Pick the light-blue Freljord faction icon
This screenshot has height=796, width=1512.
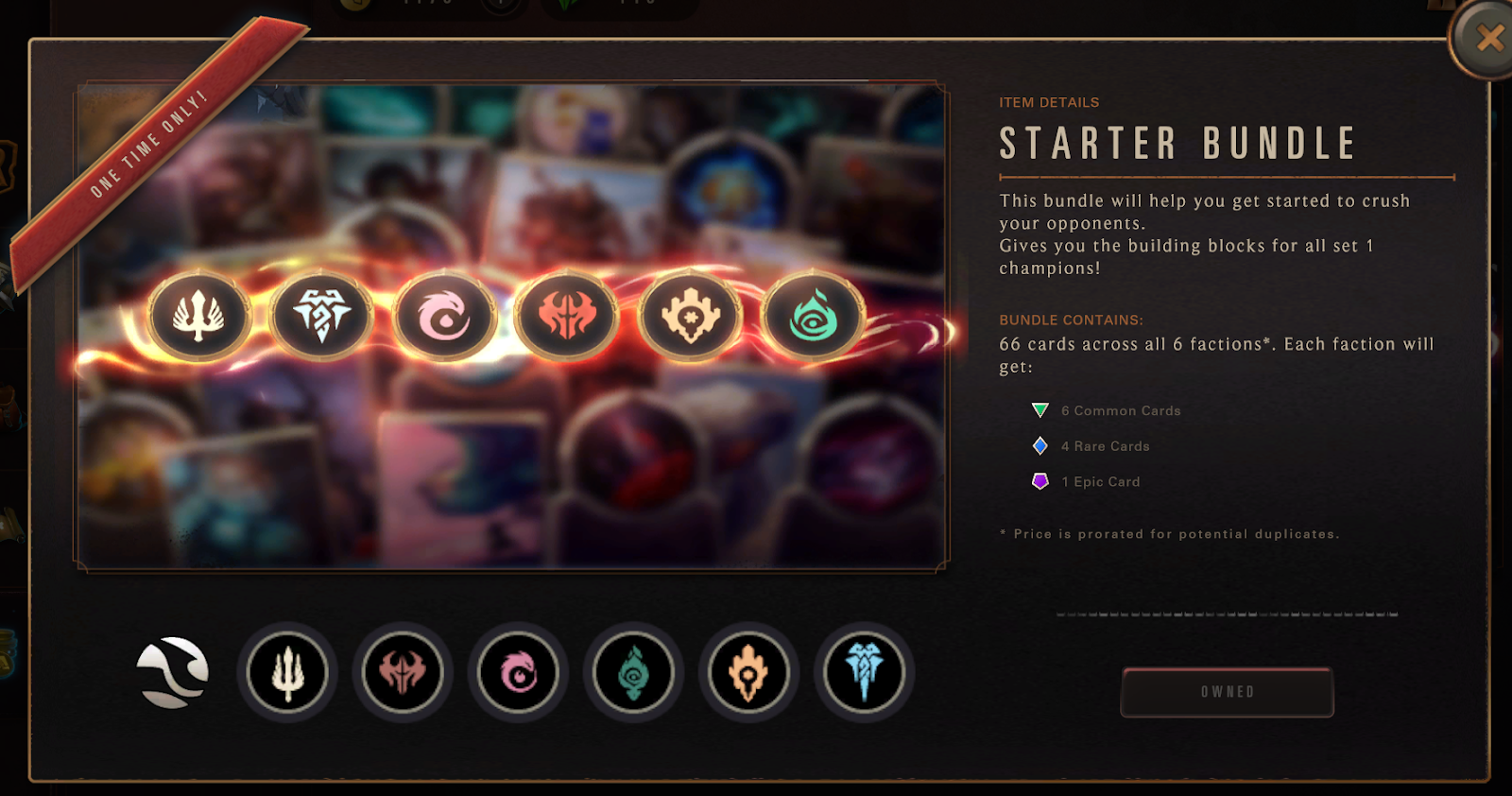point(864,672)
